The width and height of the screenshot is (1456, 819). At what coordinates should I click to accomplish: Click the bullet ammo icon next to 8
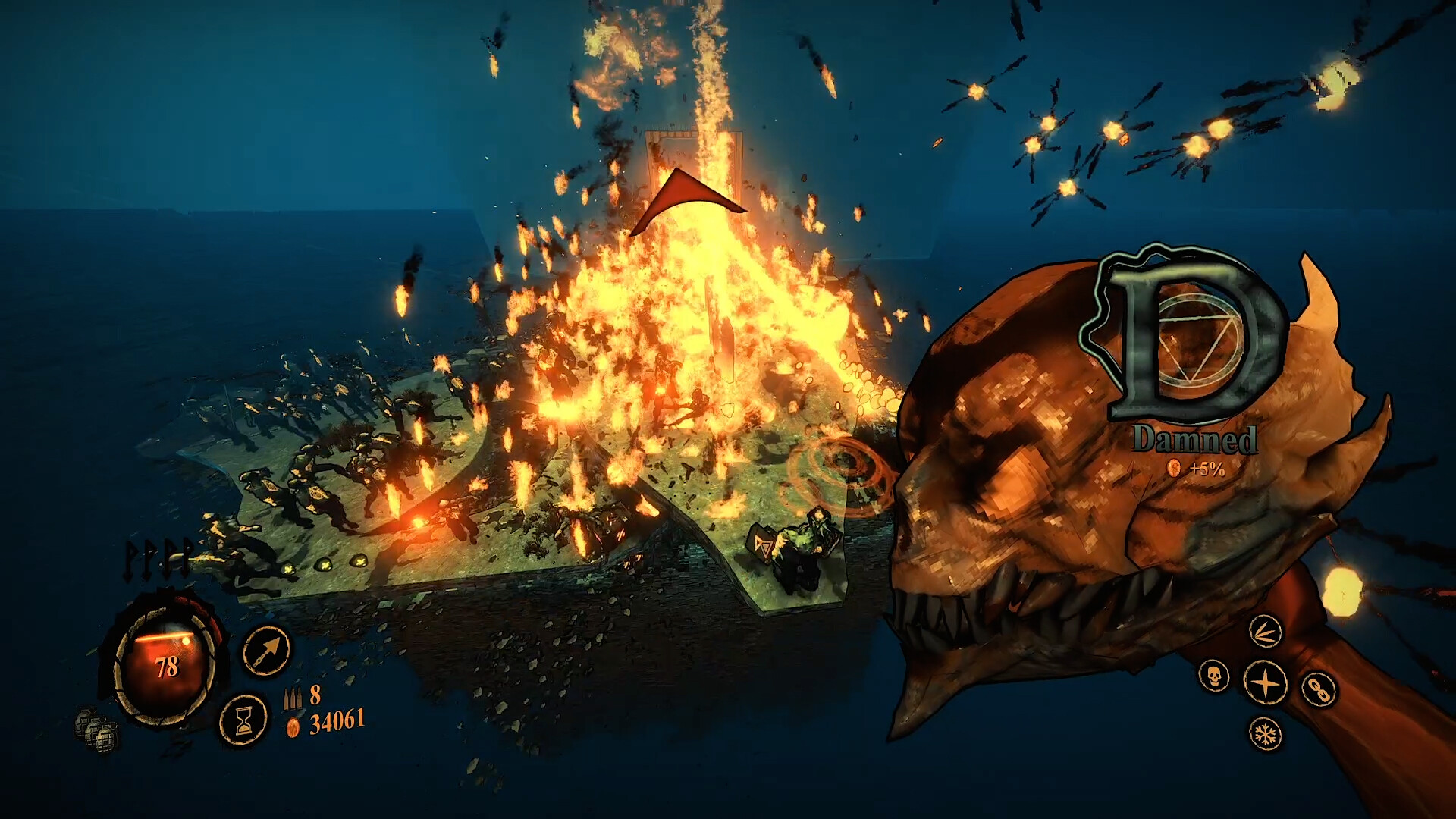click(x=294, y=698)
